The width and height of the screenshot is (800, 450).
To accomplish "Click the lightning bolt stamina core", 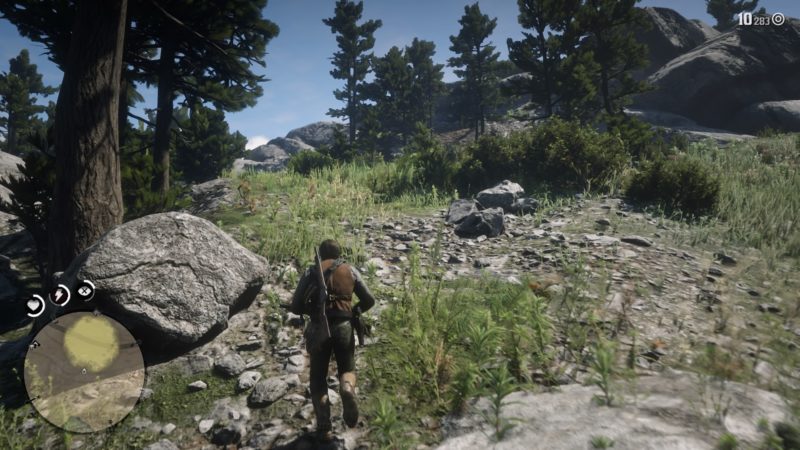I will (x=60, y=295).
